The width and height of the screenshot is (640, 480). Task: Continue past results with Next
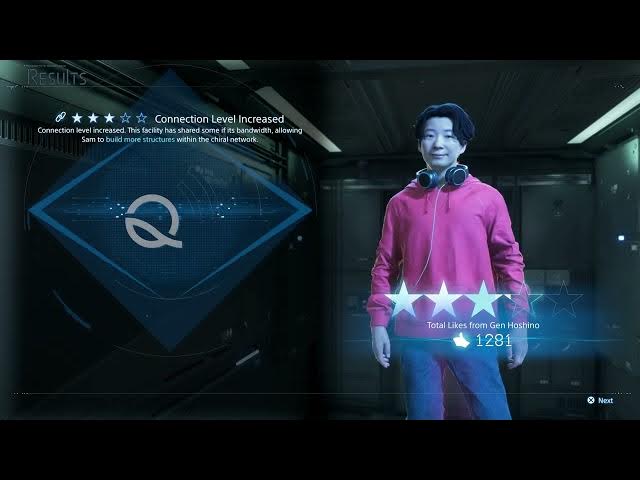(600, 400)
